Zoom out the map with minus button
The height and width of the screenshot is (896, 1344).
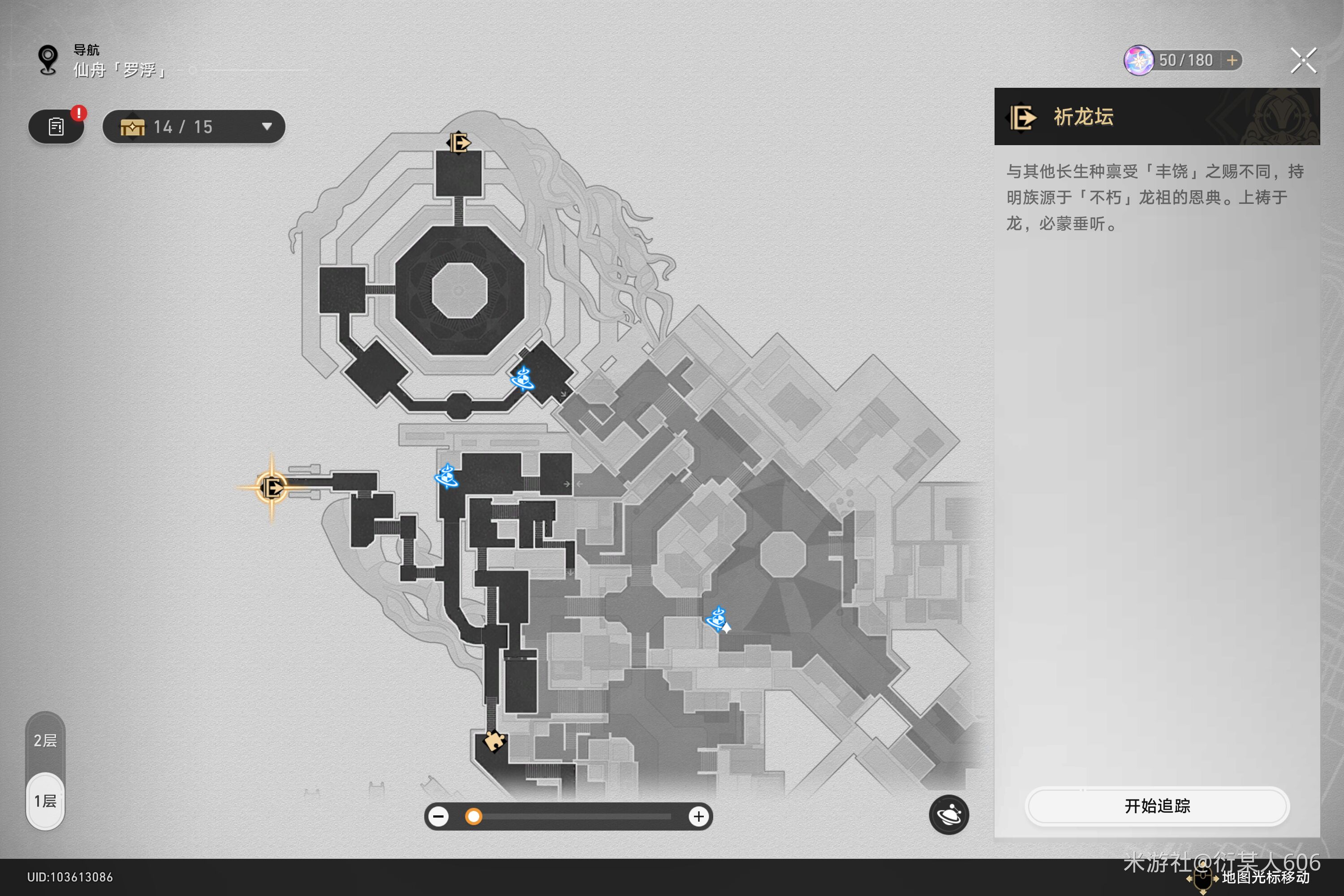click(439, 817)
